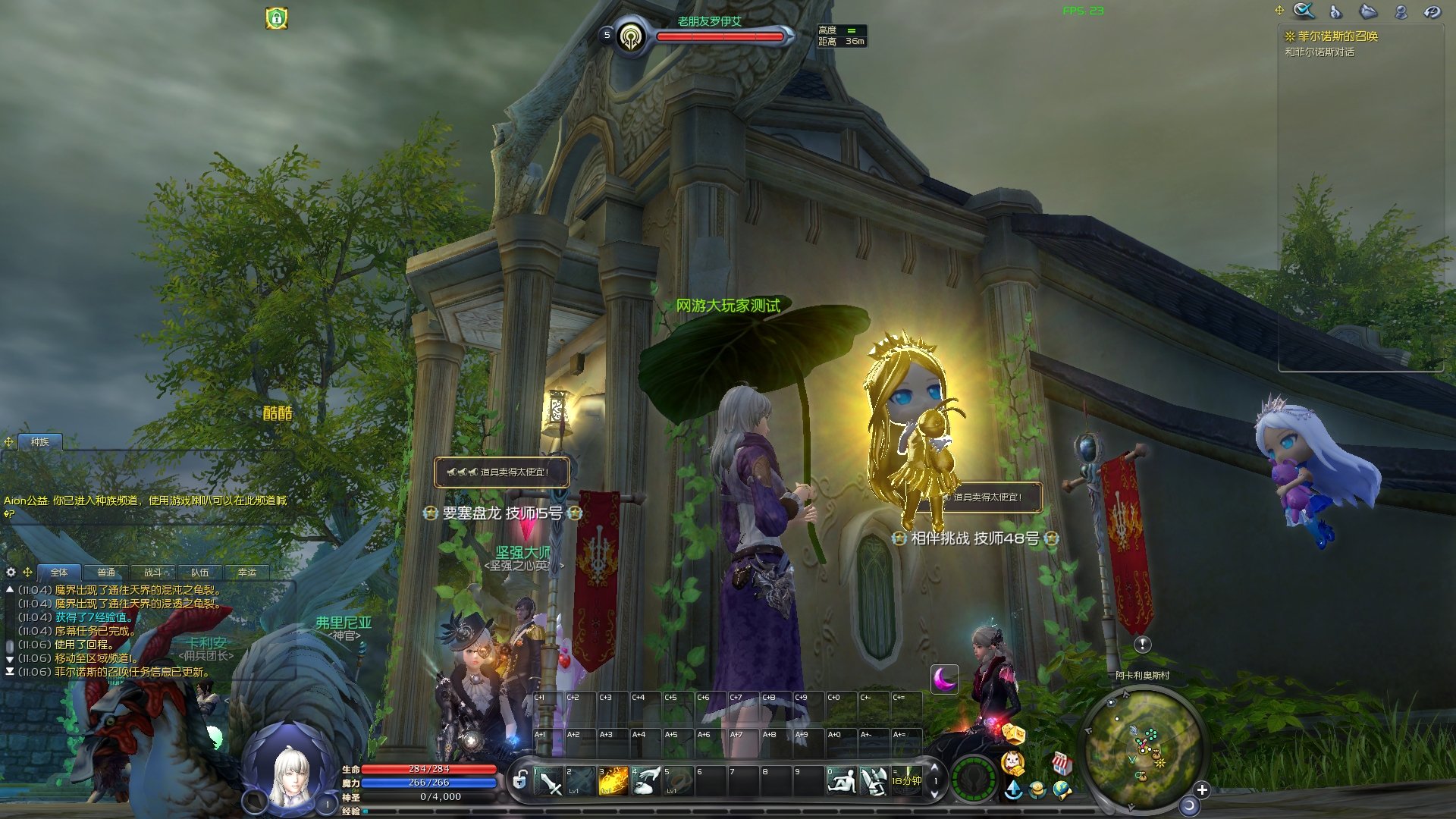
Task: Click the magnifier checkmark quest icon
Action: (1304, 11)
